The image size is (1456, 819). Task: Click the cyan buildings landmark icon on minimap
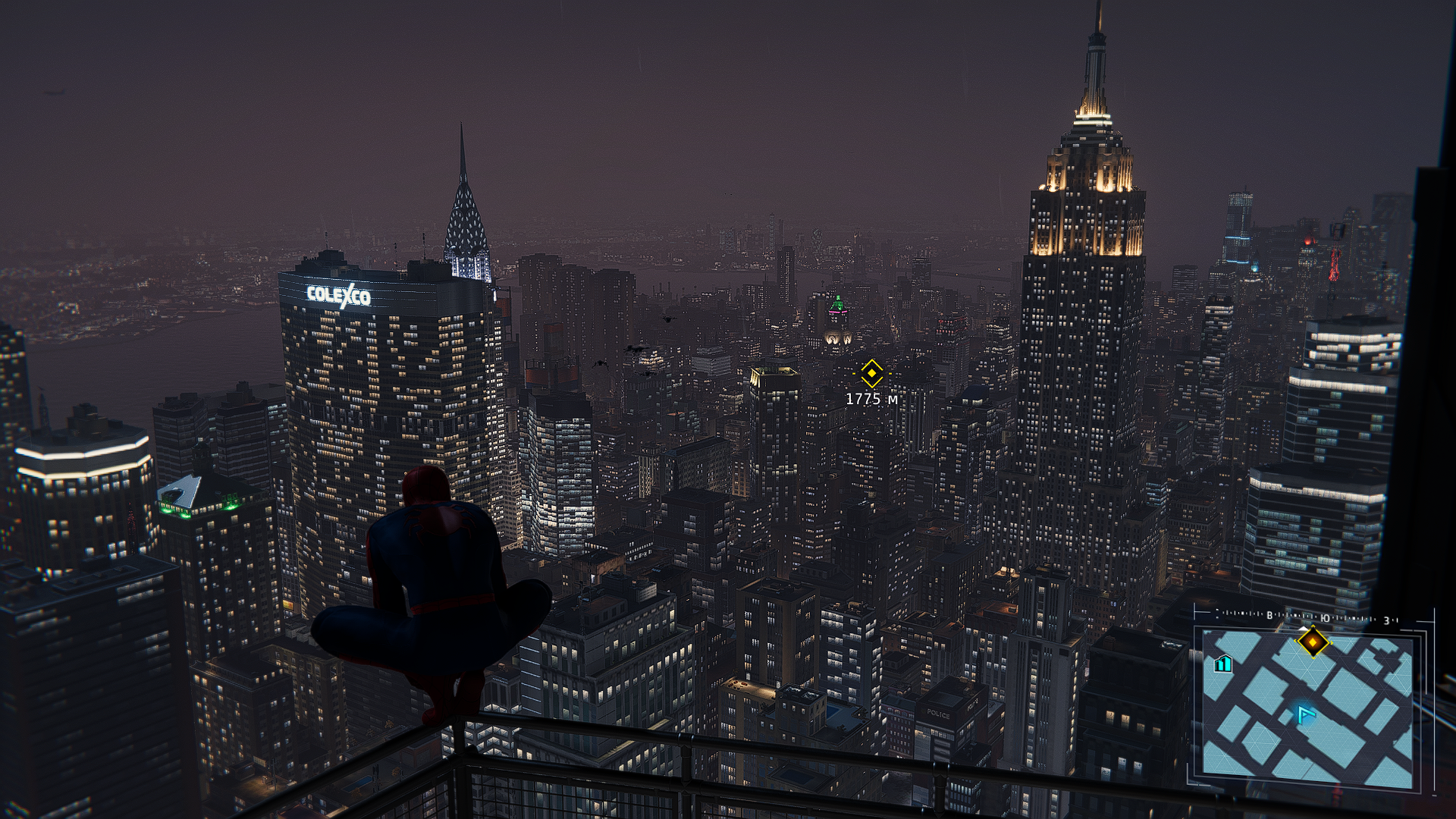pos(1222,664)
